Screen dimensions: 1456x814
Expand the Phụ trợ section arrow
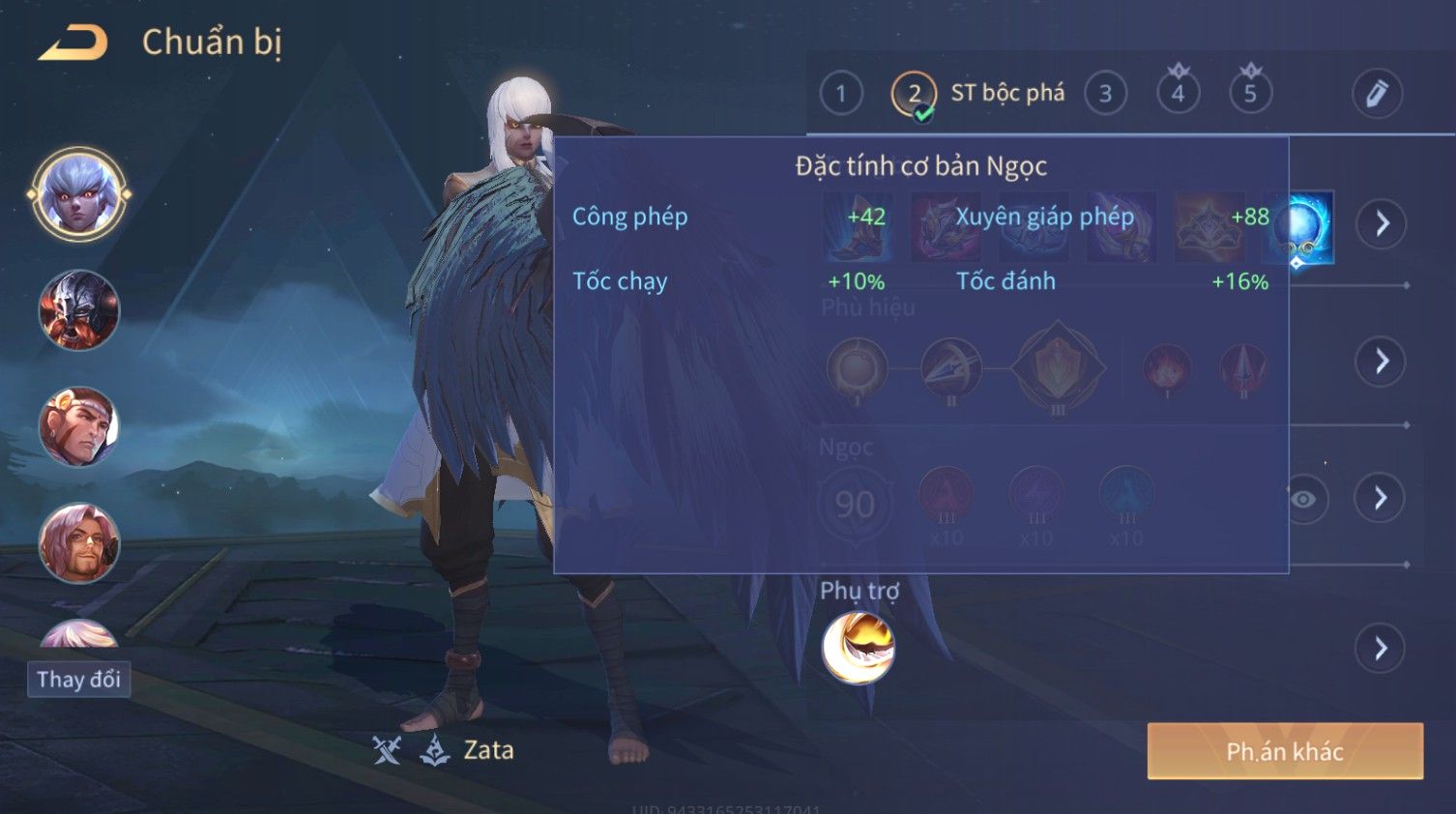pos(1381,648)
